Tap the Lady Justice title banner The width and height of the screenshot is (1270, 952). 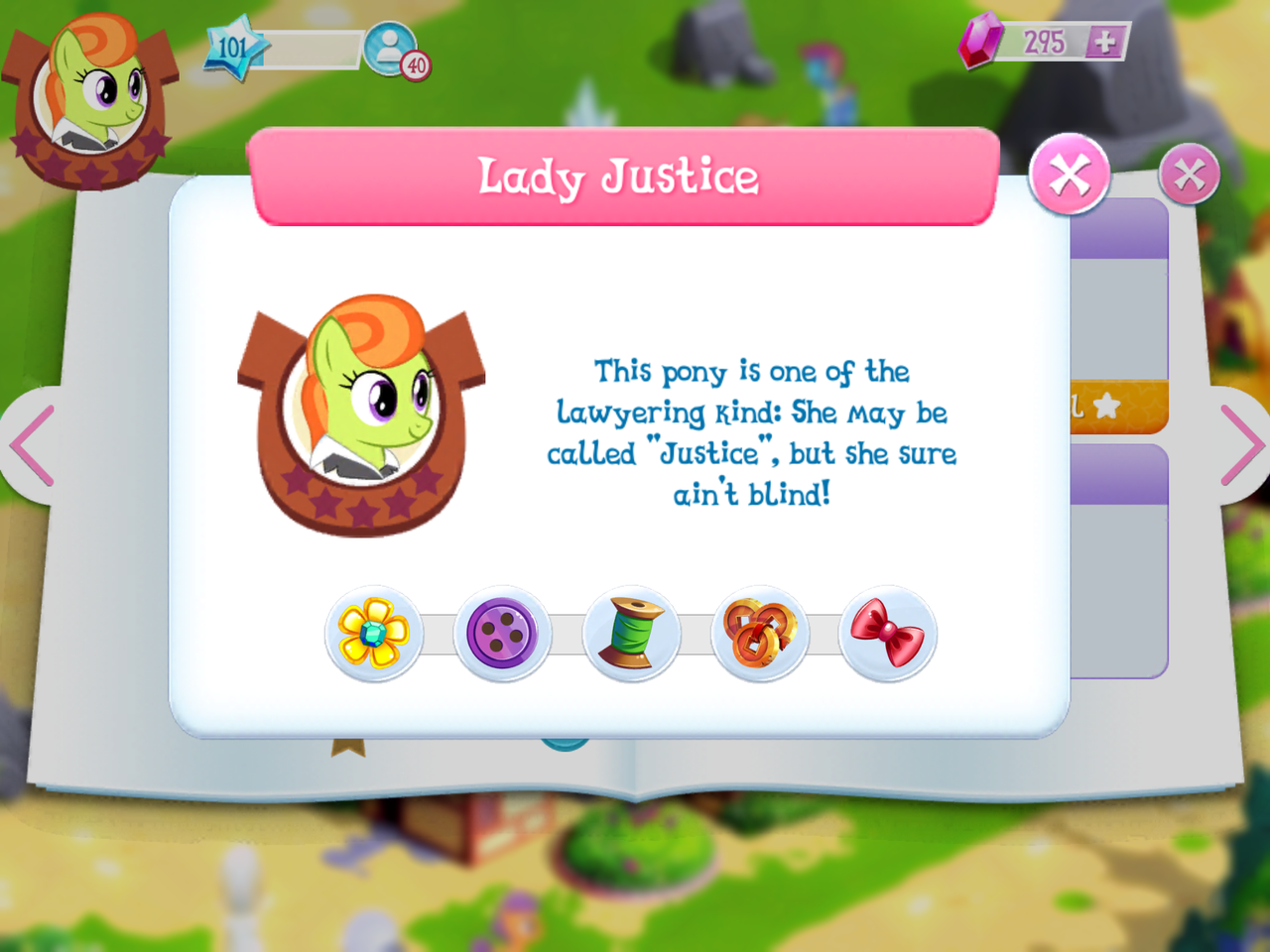coord(623,178)
